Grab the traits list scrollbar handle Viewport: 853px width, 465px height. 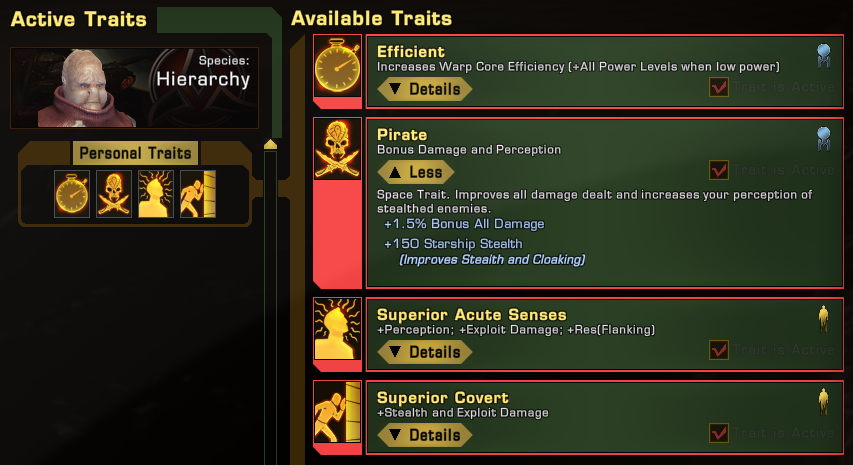269,147
